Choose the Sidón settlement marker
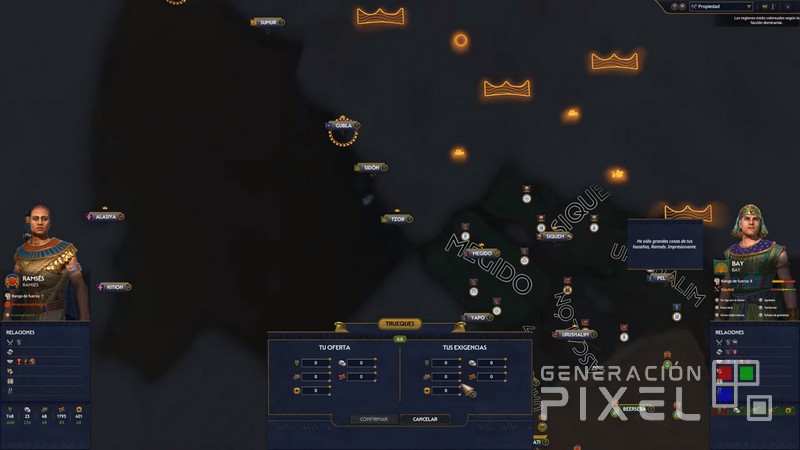The width and height of the screenshot is (800, 450). (371, 168)
